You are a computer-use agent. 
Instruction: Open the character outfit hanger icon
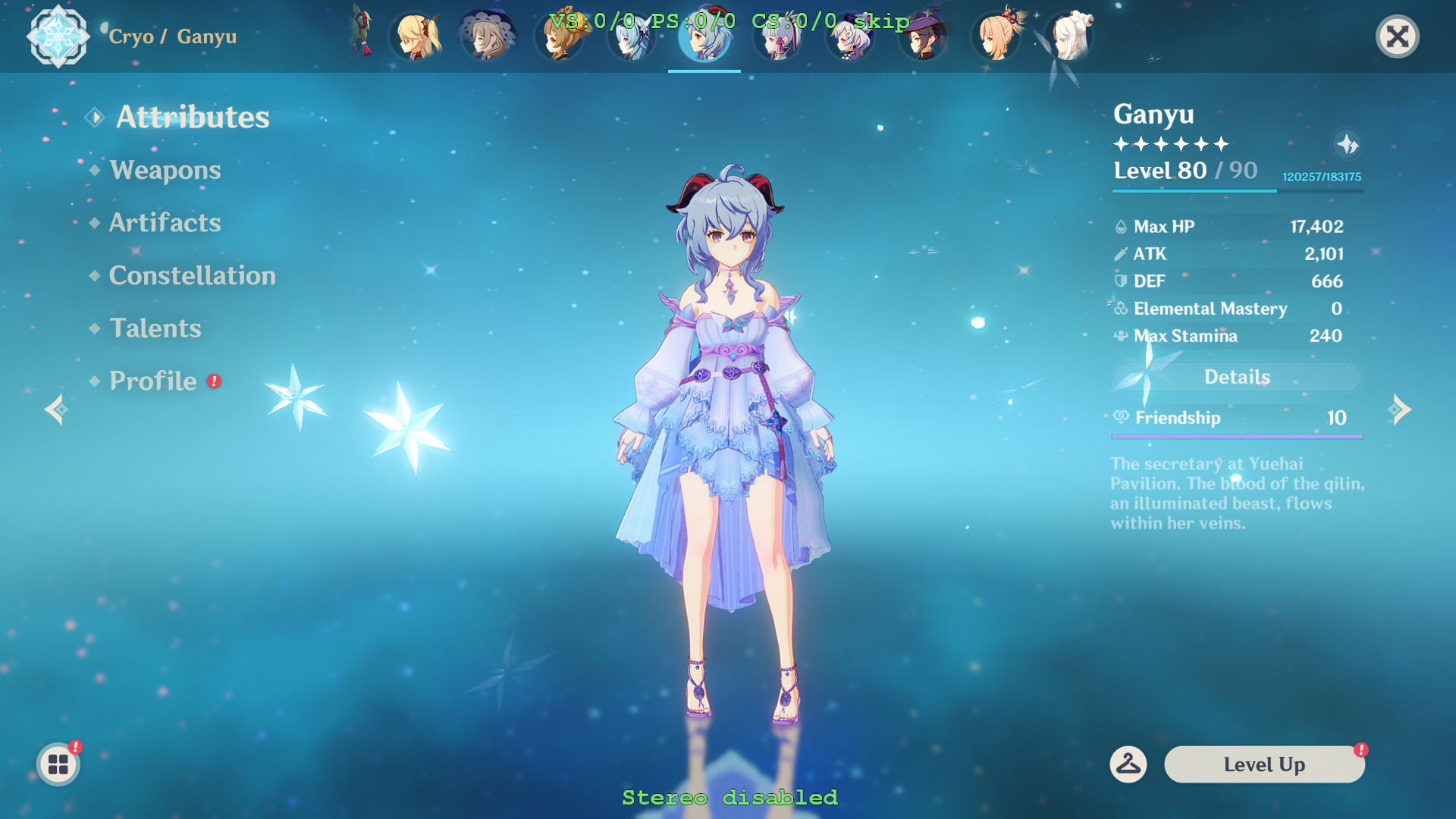(1128, 764)
